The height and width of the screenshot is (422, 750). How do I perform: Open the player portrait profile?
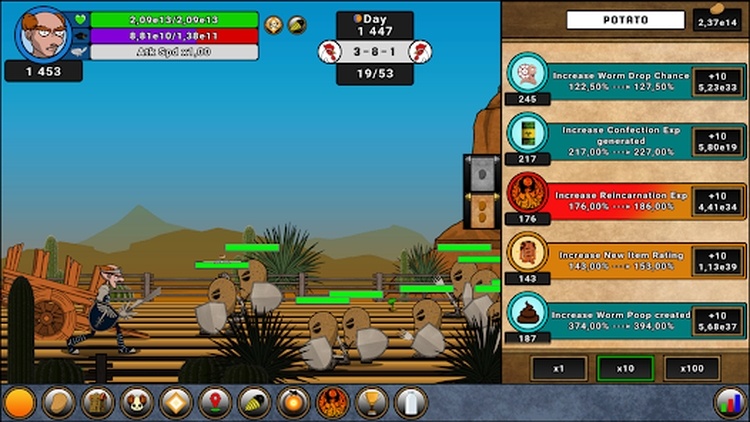[x=42, y=32]
